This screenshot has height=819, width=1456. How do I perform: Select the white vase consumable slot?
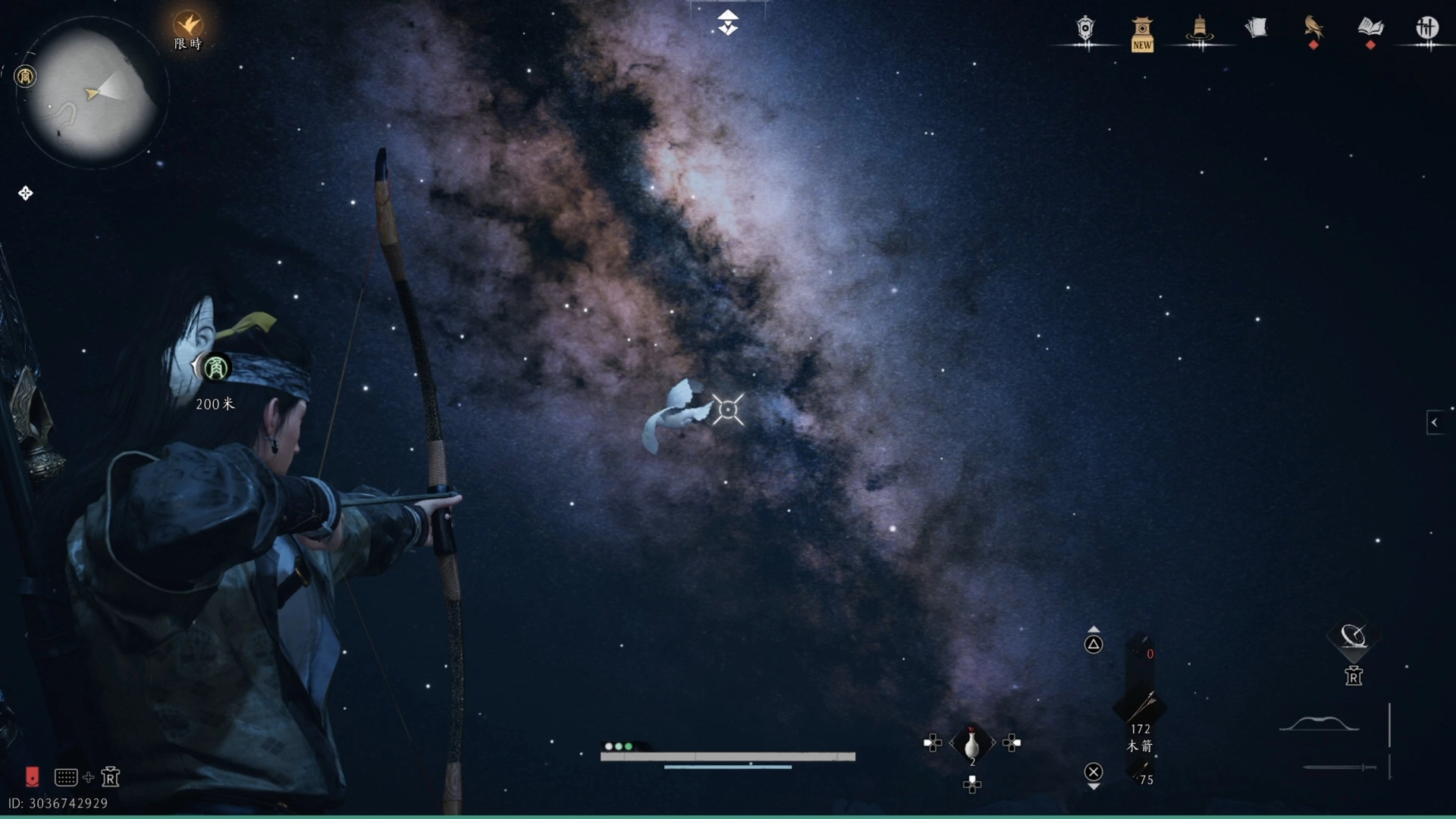[x=971, y=743]
